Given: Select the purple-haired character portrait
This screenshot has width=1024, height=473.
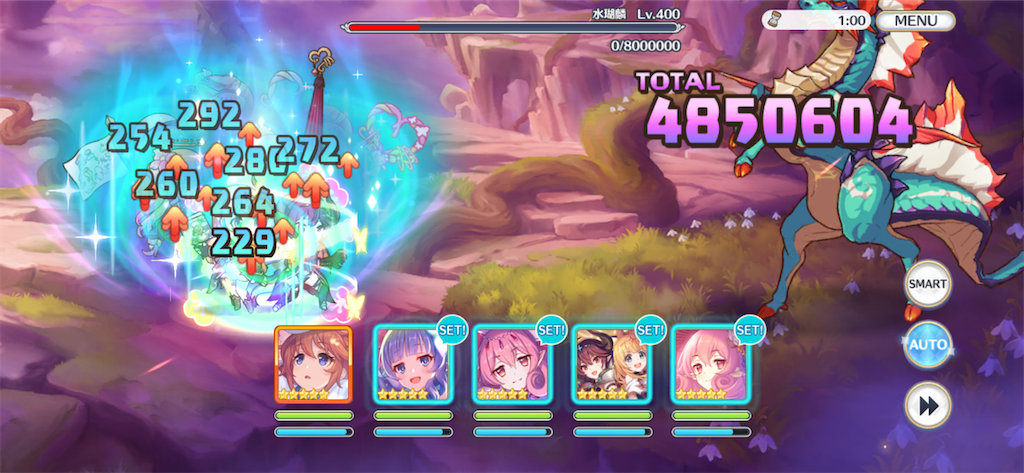Looking at the screenshot, I should tap(413, 363).
